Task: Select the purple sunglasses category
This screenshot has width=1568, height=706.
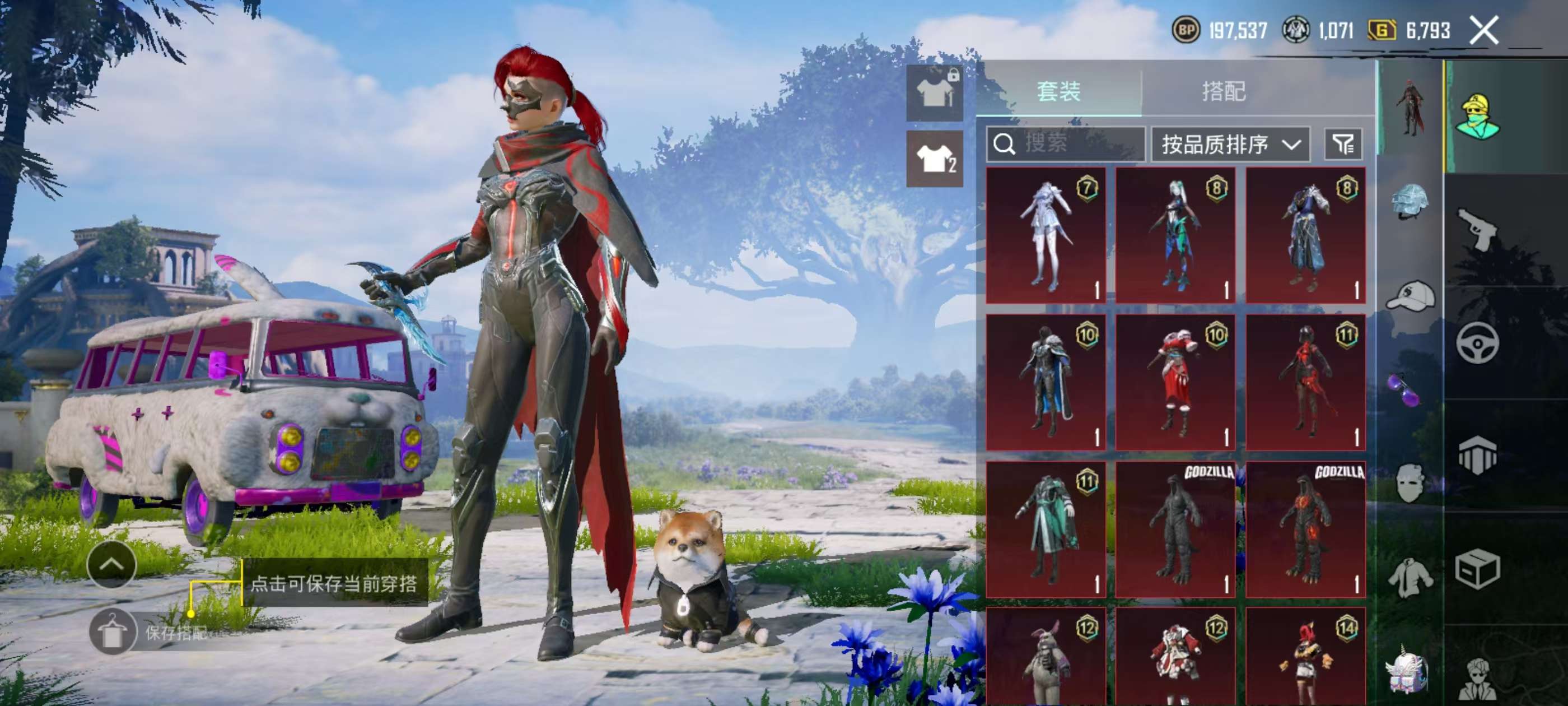Action: [x=1404, y=390]
